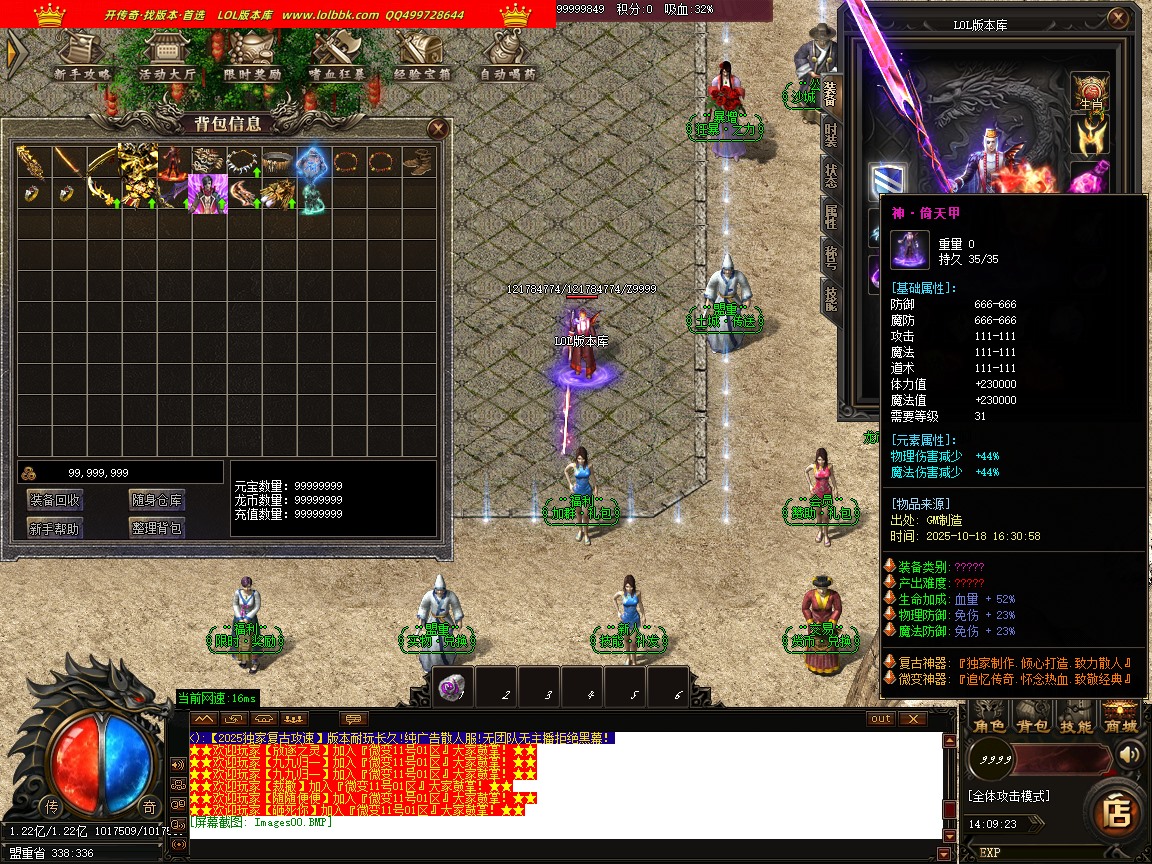Open the 生肖 zodiac equipment slot
Screen dimensions: 1152x864
coord(1090,91)
